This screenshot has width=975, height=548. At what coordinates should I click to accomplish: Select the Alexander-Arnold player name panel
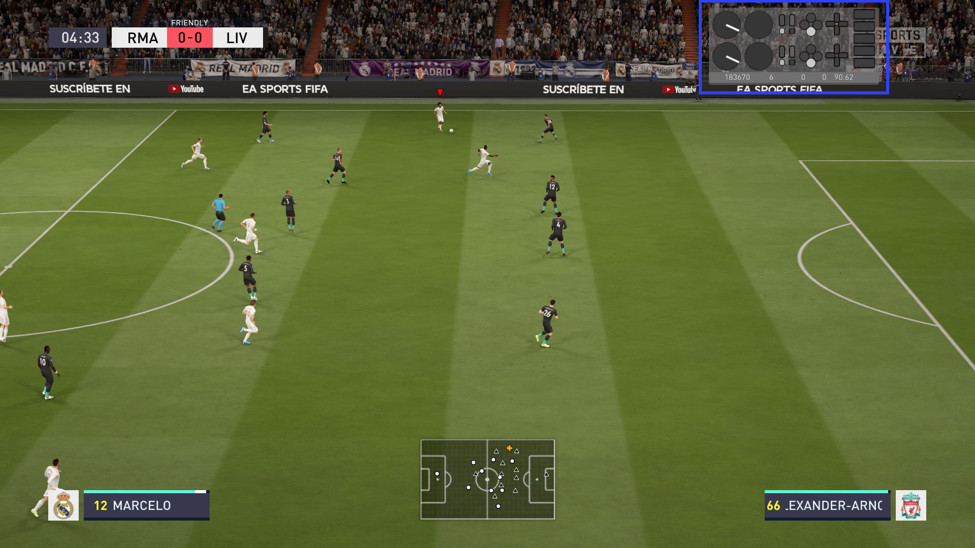click(x=826, y=505)
